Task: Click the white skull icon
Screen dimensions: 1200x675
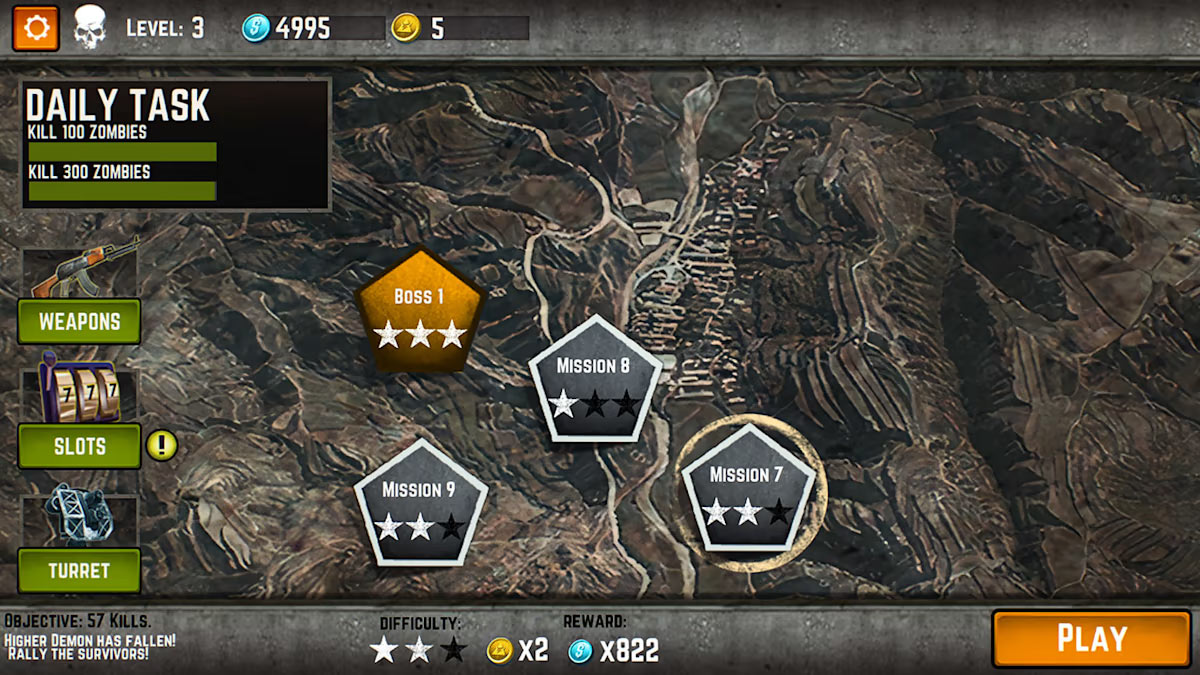Action: [89, 27]
